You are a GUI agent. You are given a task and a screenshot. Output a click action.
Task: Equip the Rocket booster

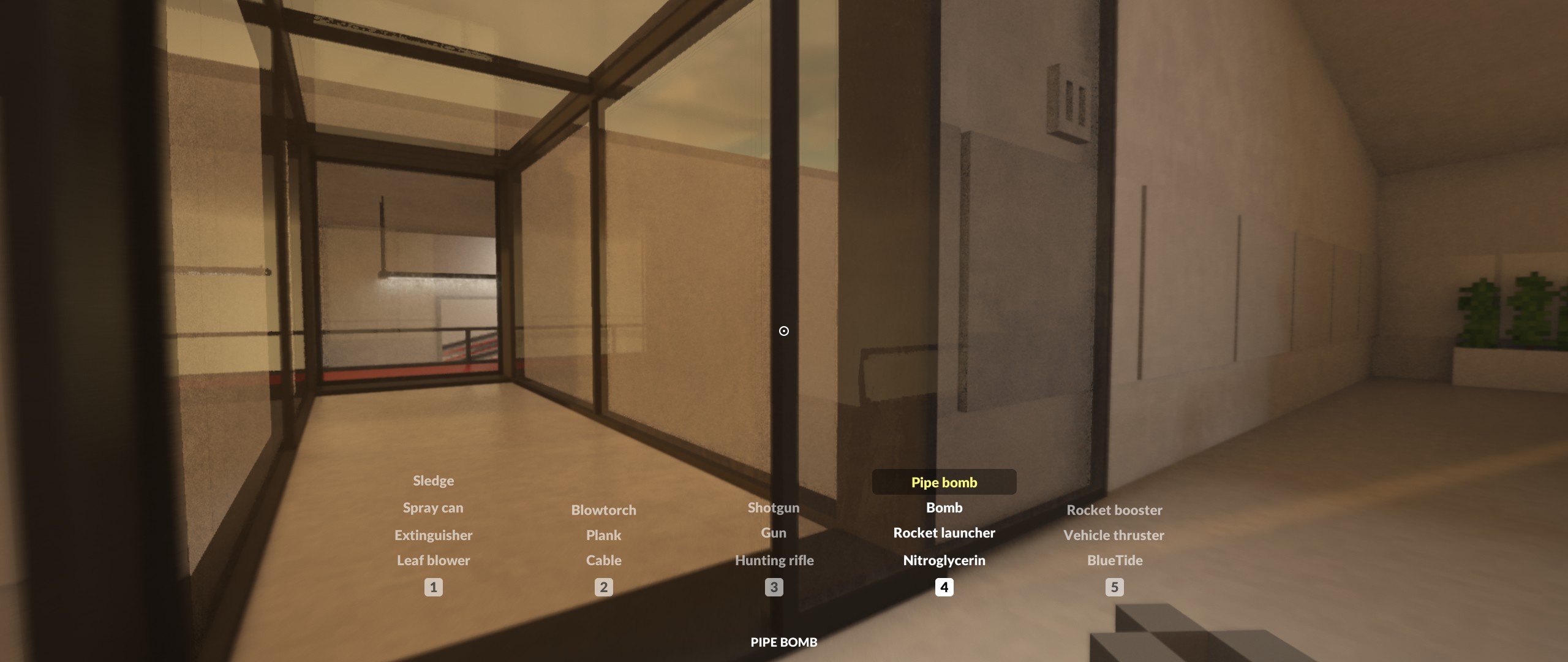[1115, 509]
